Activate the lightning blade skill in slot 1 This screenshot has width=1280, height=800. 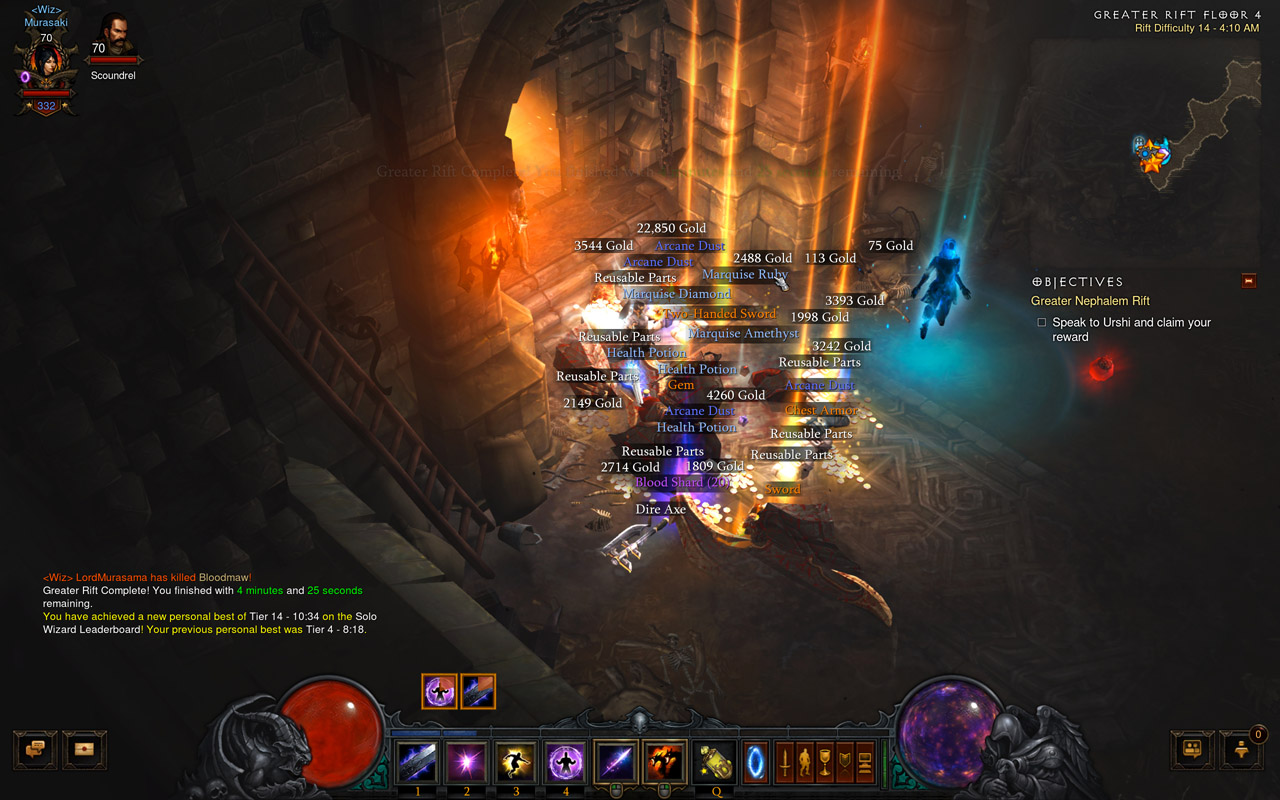tap(417, 763)
